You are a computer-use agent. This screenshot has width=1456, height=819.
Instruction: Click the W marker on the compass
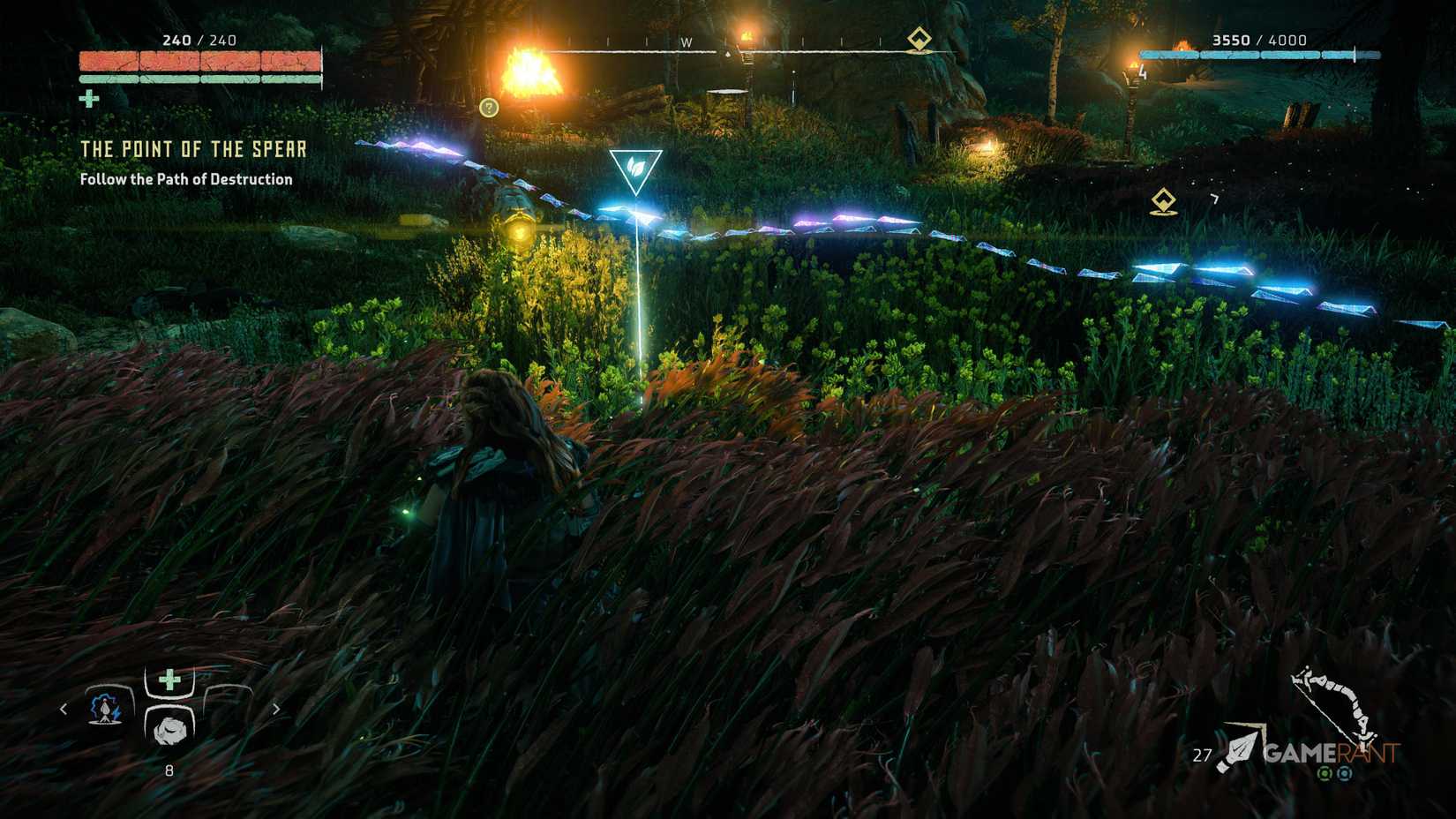686,41
